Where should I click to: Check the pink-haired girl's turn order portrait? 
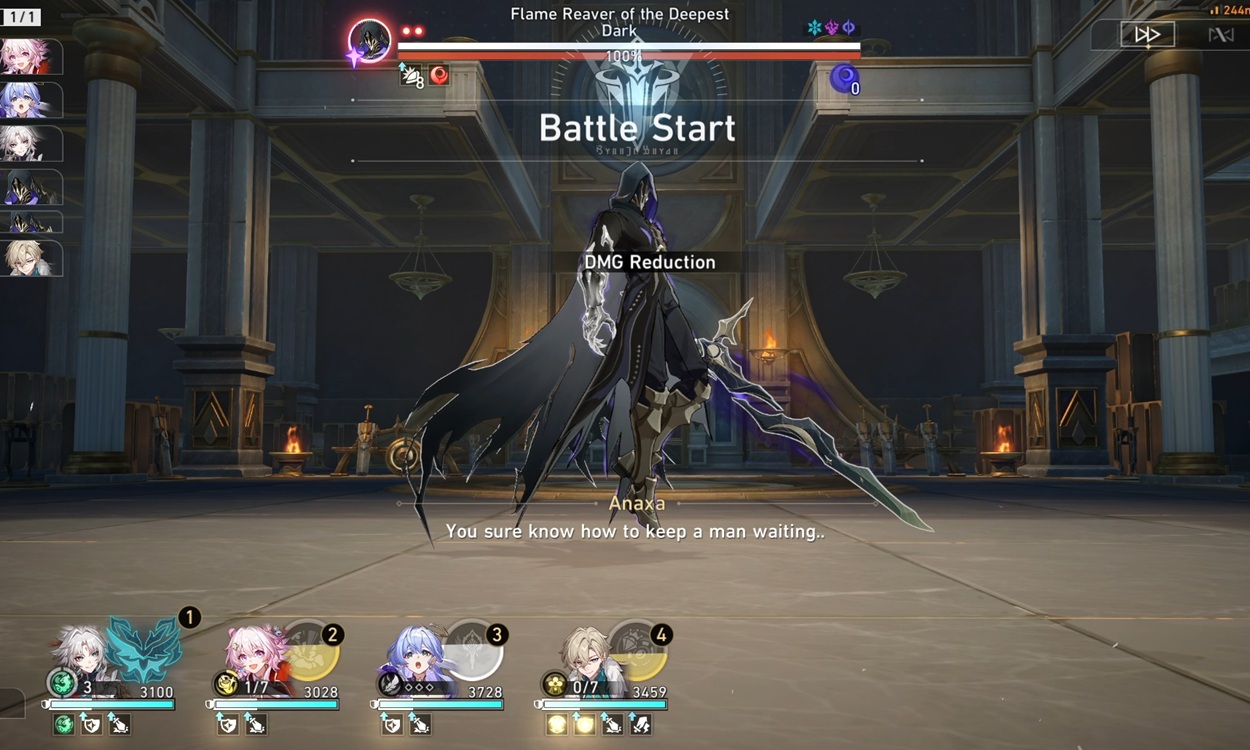click(29, 57)
